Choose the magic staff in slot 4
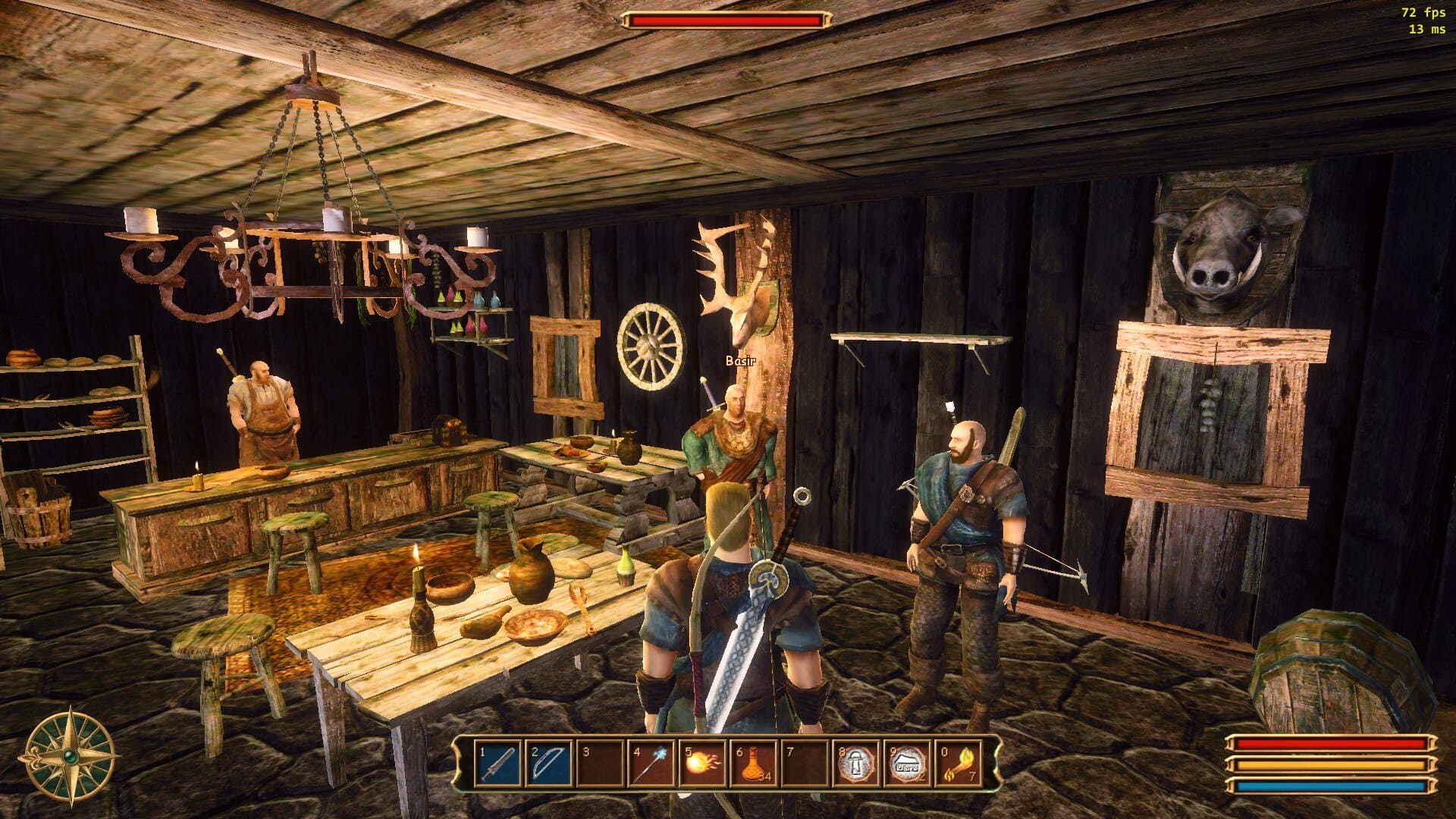This screenshot has height=819, width=1456. [651, 763]
